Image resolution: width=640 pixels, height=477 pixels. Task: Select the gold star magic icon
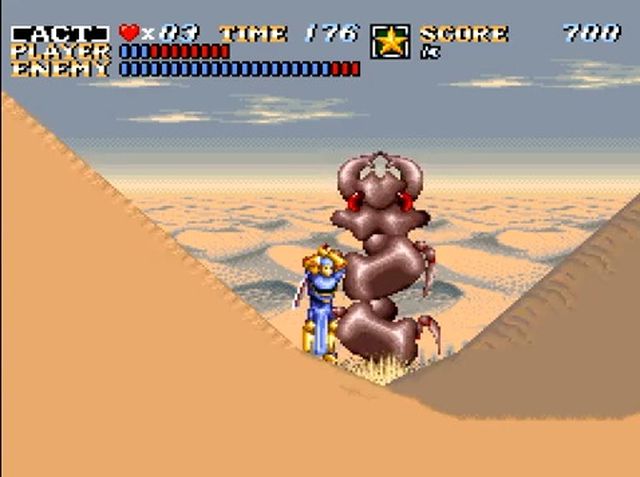click(390, 42)
